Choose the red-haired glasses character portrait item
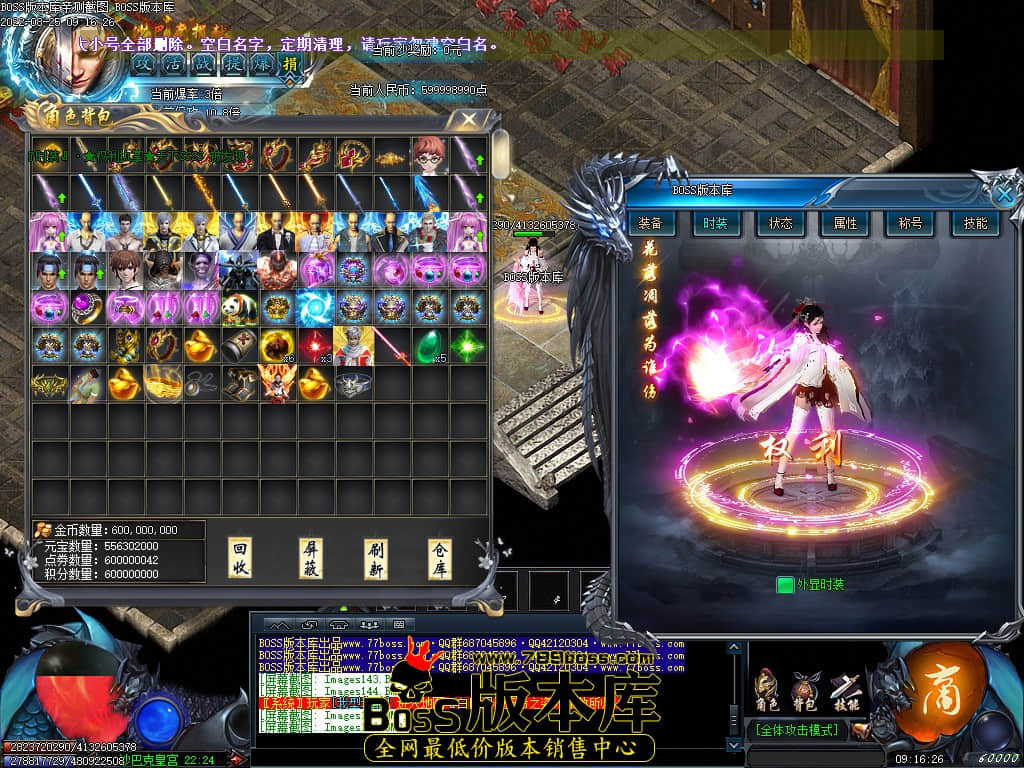Viewport: 1024px width, 768px height. [x=430, y=154]
